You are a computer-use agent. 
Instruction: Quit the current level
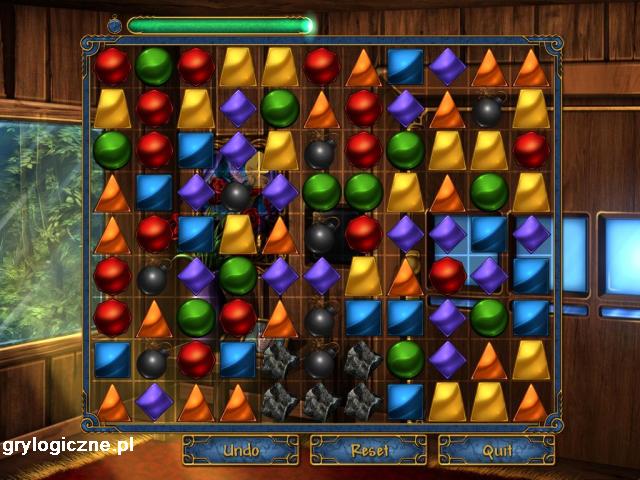click(x=496, y=450)
